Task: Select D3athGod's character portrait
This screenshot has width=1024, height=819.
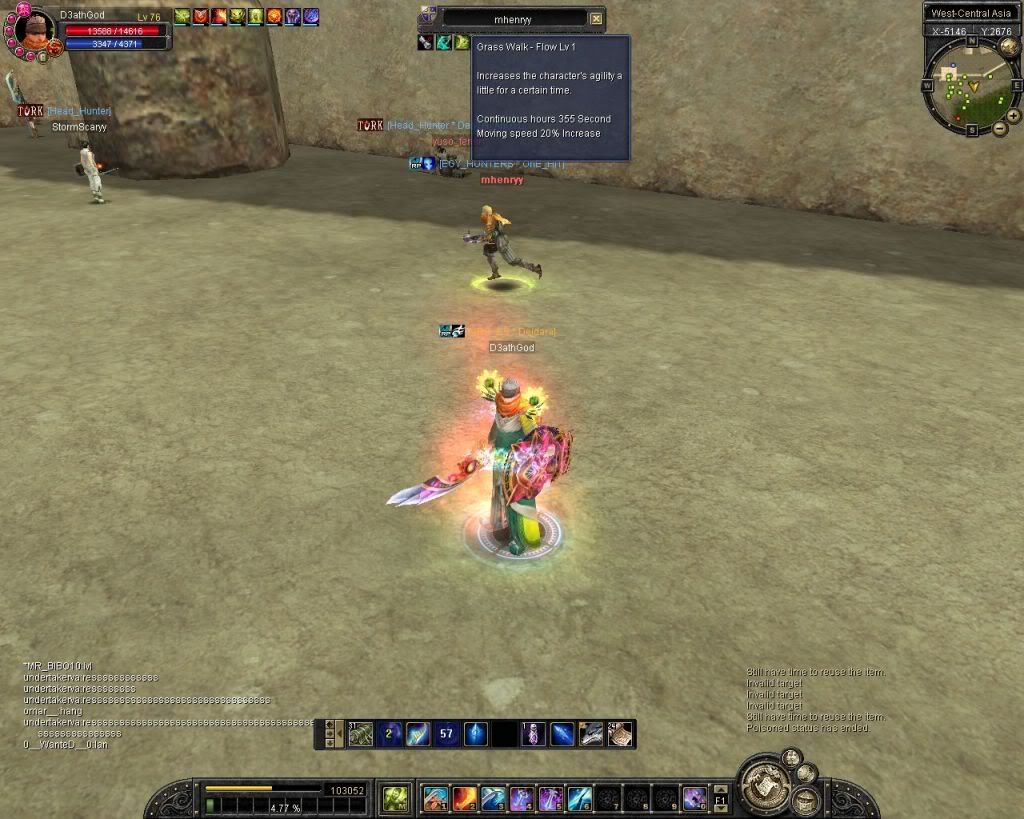Action: point(34,30)
